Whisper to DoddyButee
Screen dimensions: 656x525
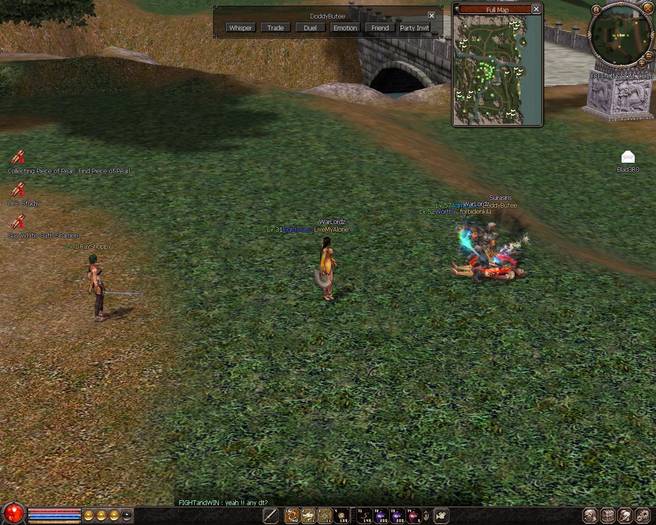[x=240, y=28]
